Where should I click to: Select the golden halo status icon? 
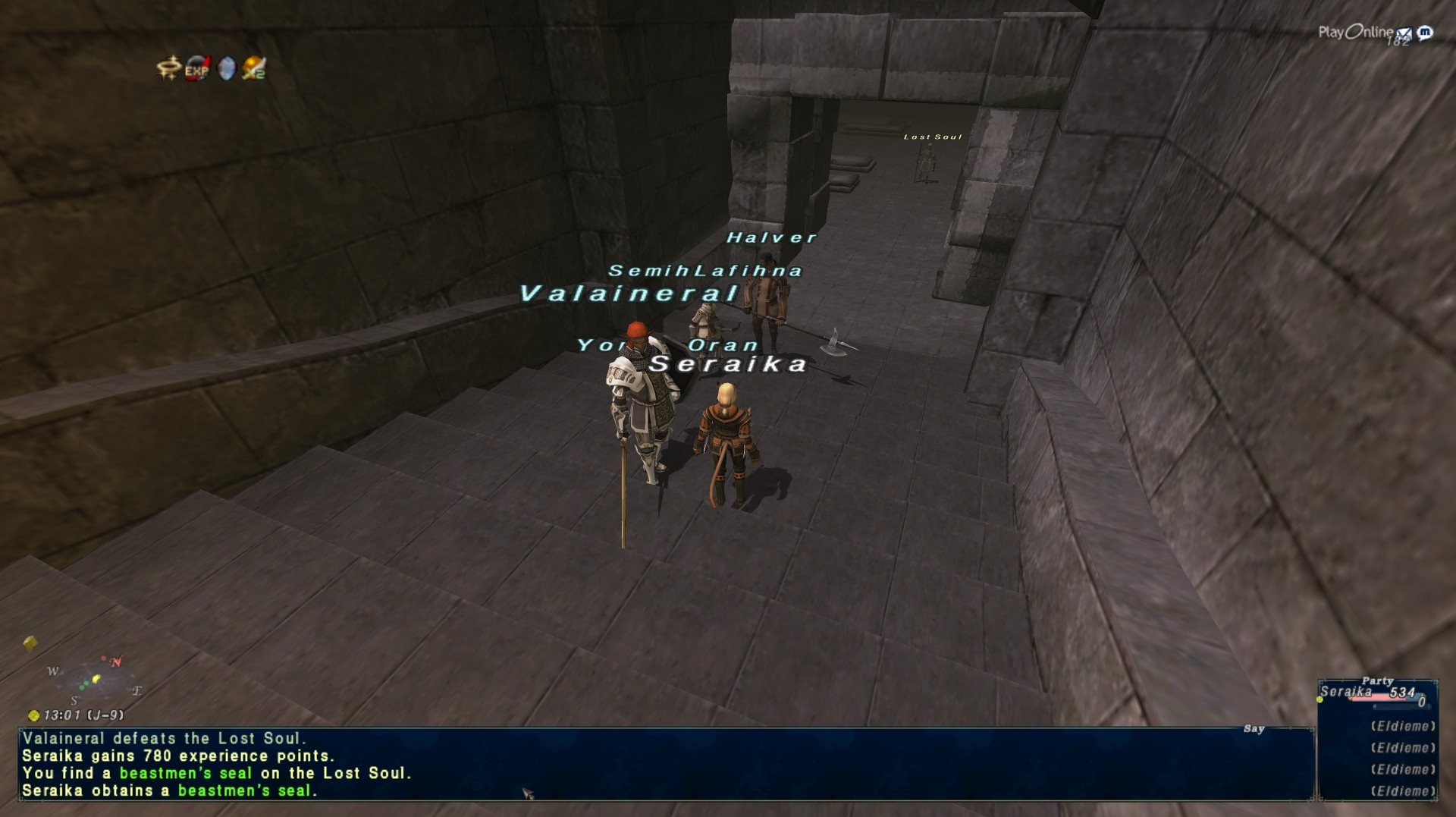pos(168,68)
